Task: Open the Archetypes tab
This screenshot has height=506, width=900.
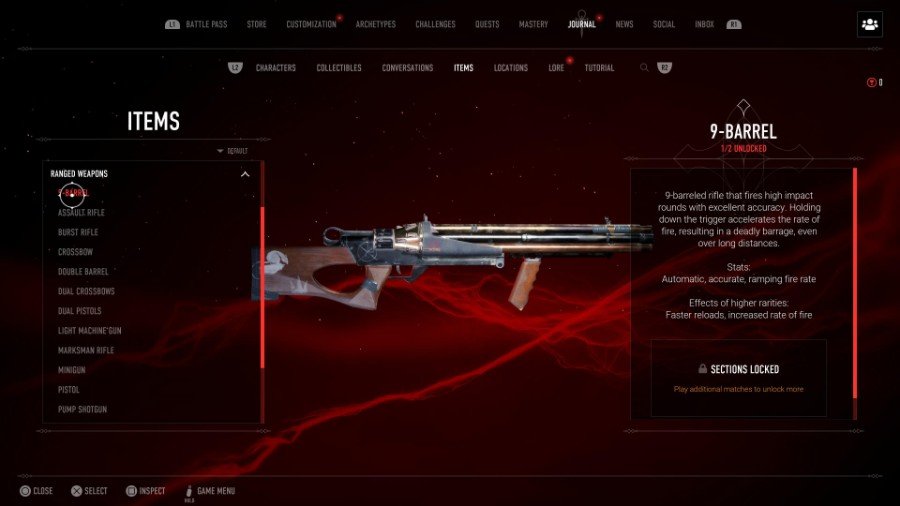Action: [x=377, y=24]
